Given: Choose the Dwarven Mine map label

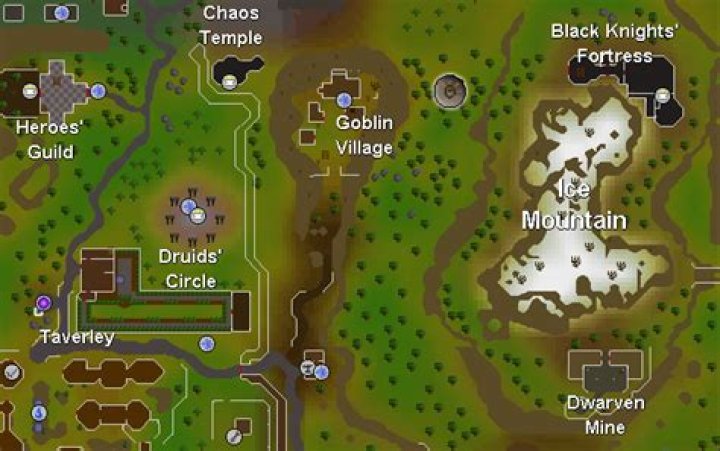Looking at the screenshot, I should [x=604, y=415].
